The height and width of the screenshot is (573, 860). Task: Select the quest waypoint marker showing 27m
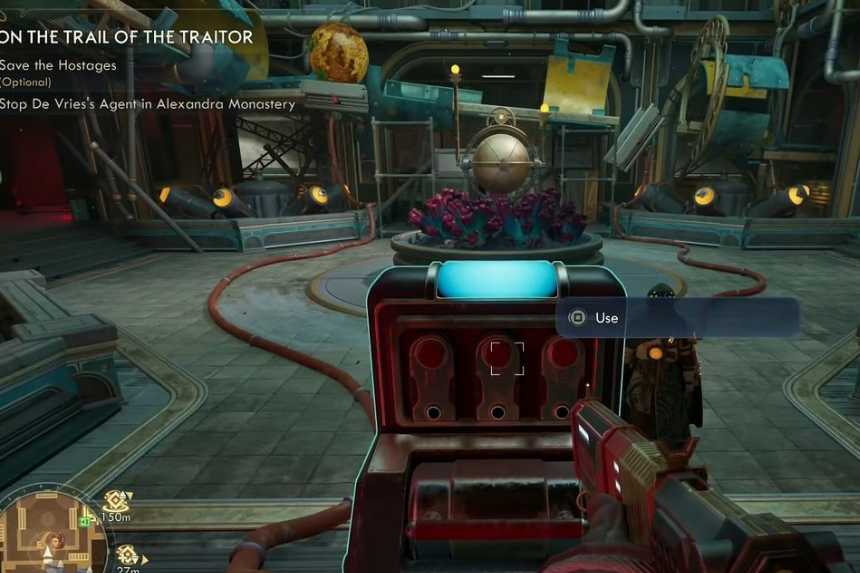pos(126,553)
